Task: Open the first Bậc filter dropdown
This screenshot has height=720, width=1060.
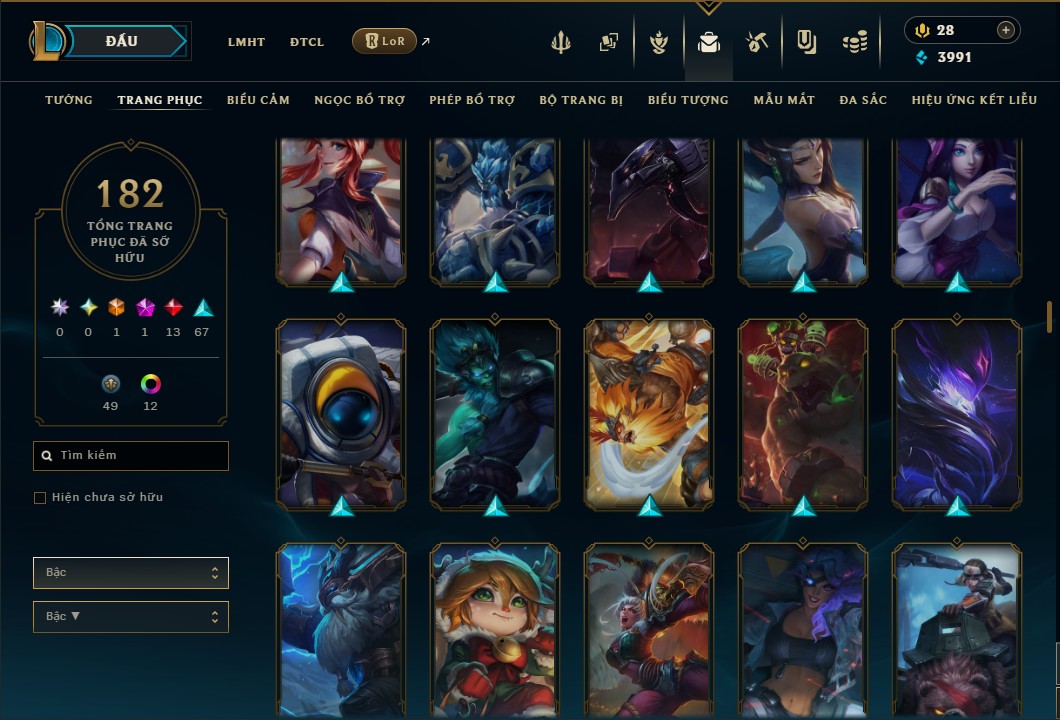Action: point(131,573)
